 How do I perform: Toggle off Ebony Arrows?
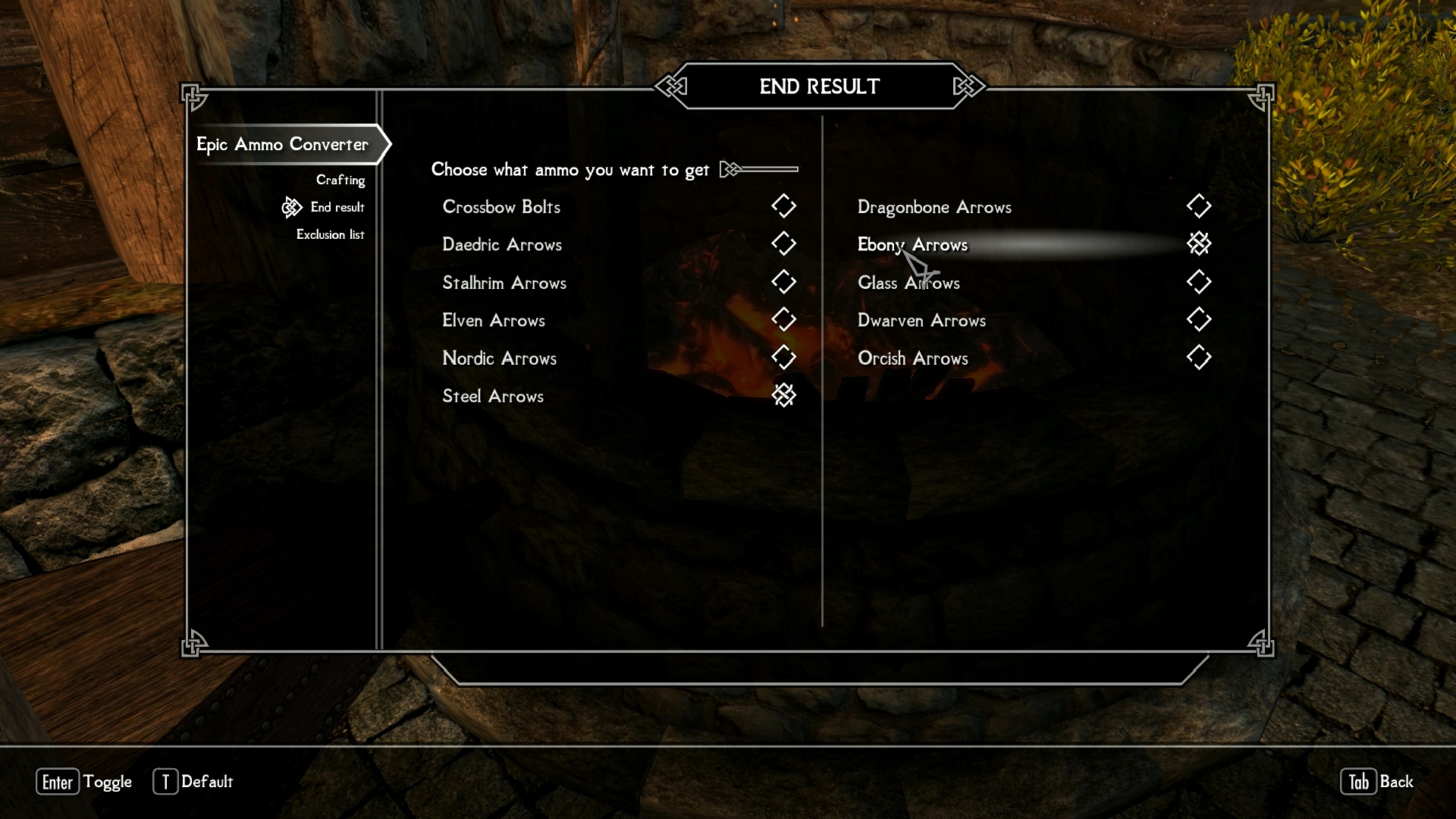tap(1198, 244)
